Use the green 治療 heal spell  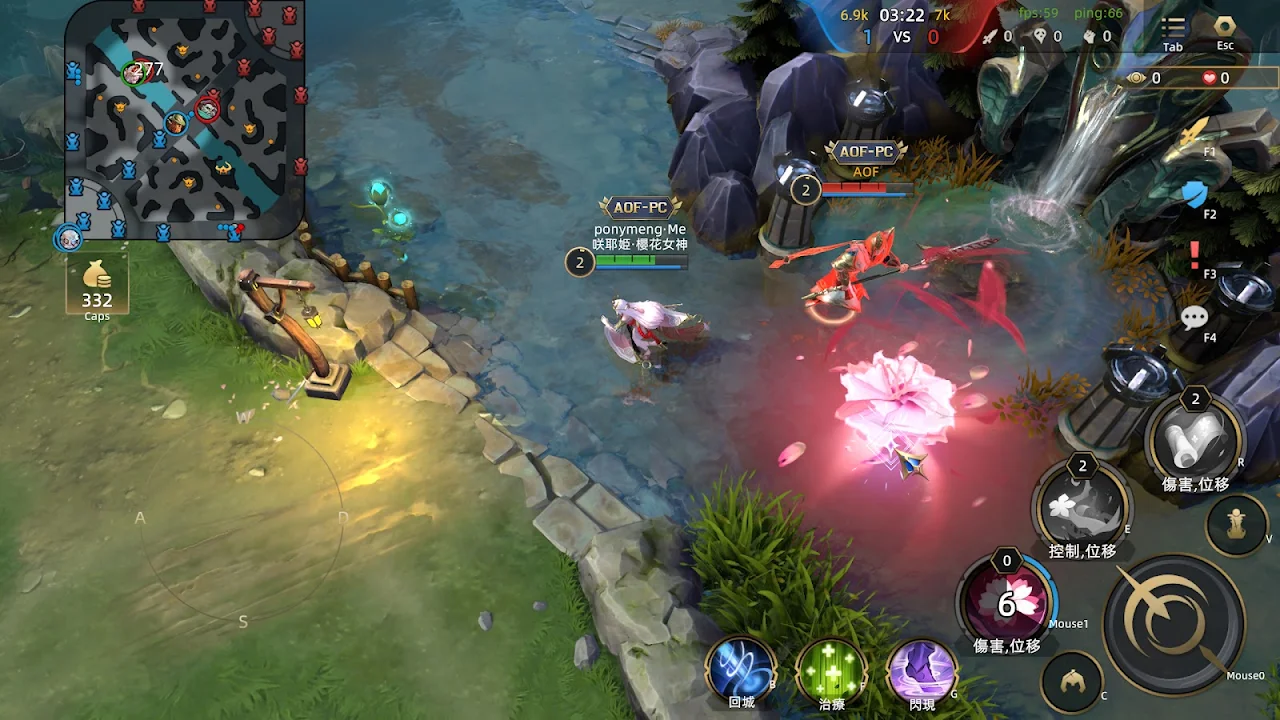(831, 670)
